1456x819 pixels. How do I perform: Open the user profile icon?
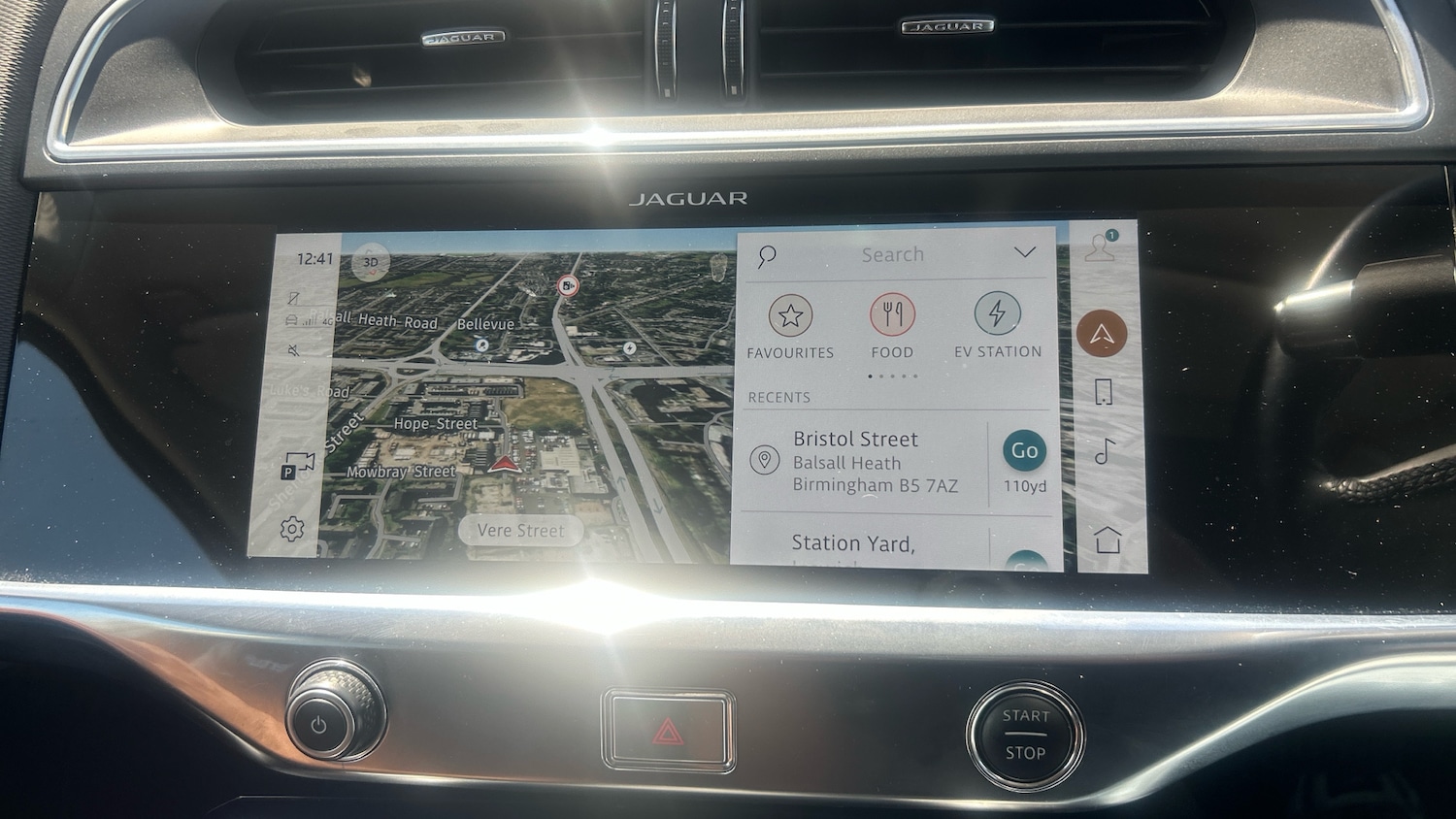coord(1100,247)
